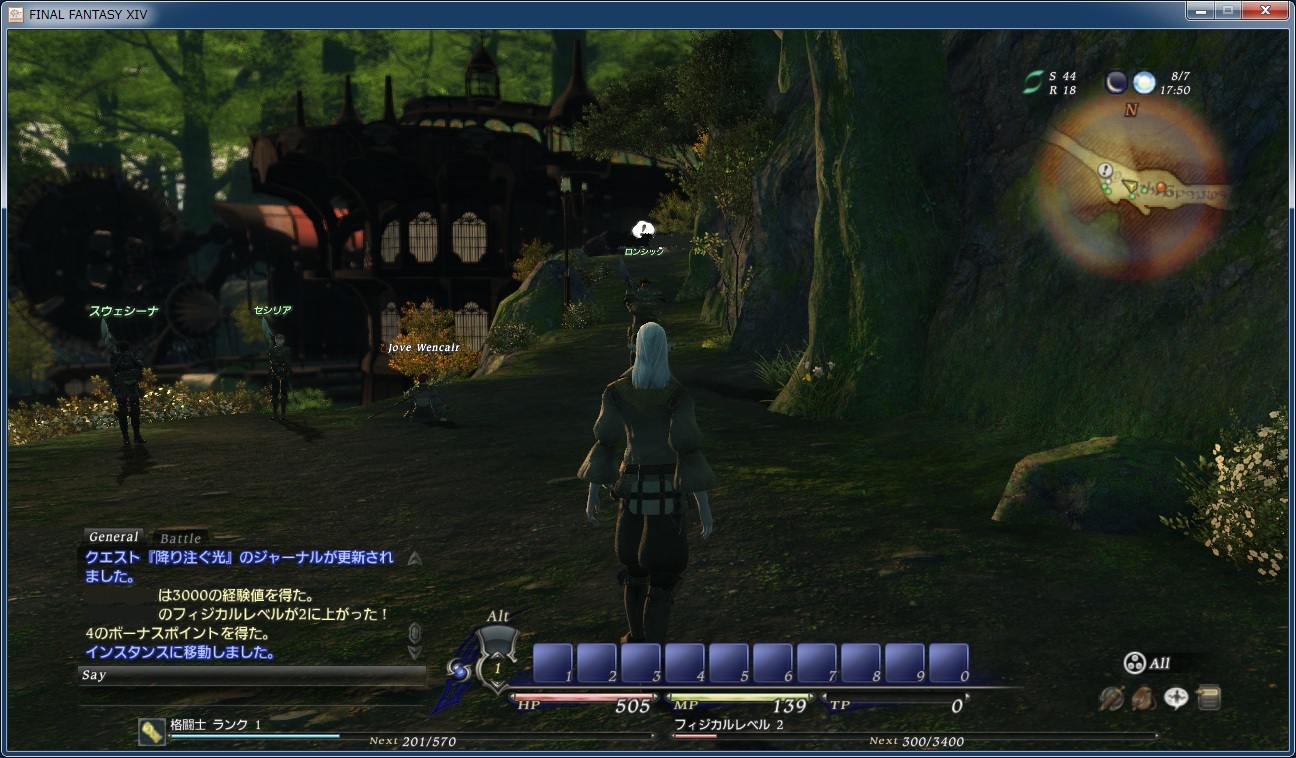Click the orange marker on the minimap
1296x758 pixels.
tap(1160, 187)
